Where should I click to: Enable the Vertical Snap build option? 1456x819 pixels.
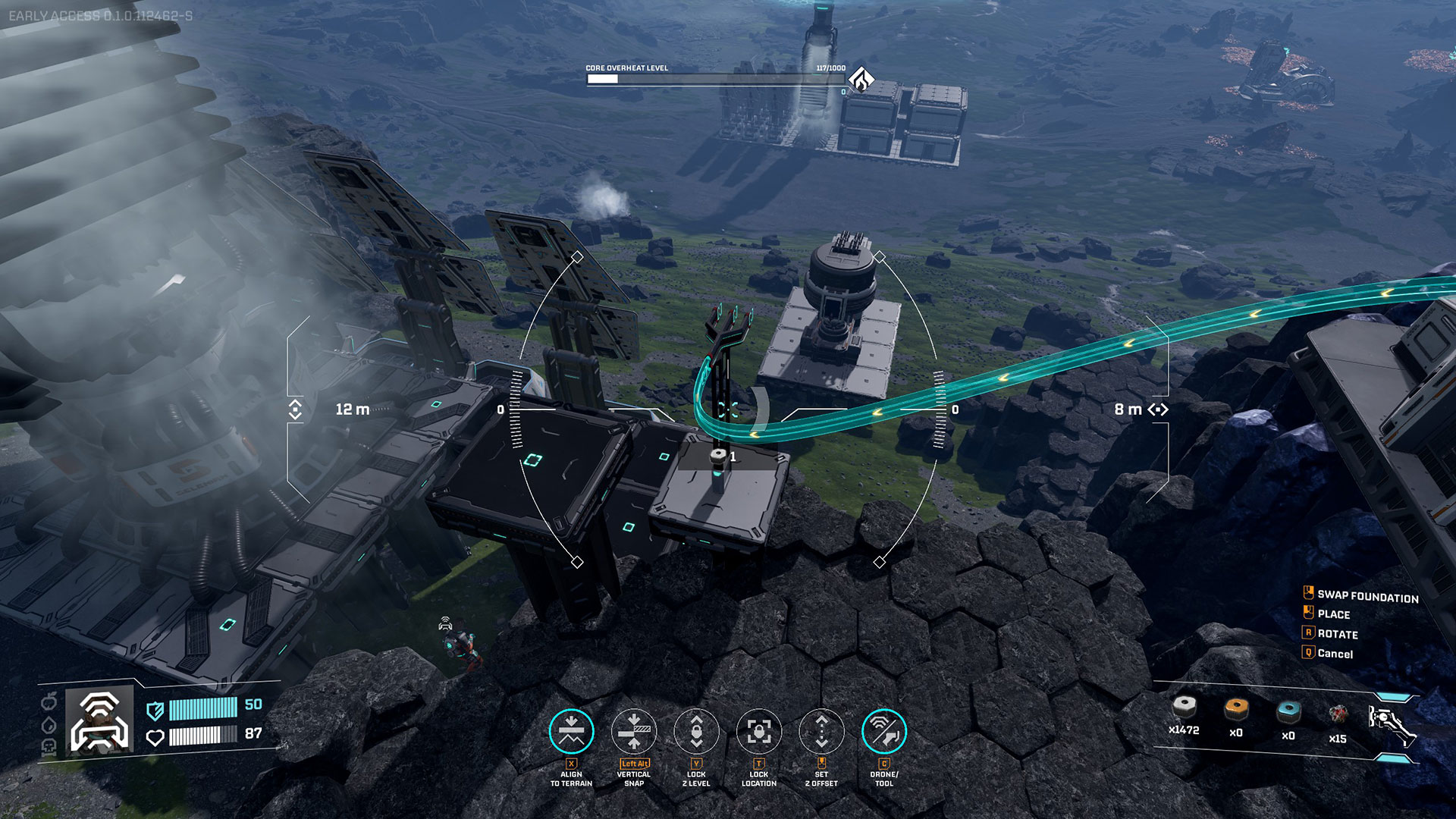click(x=634, y=731)
